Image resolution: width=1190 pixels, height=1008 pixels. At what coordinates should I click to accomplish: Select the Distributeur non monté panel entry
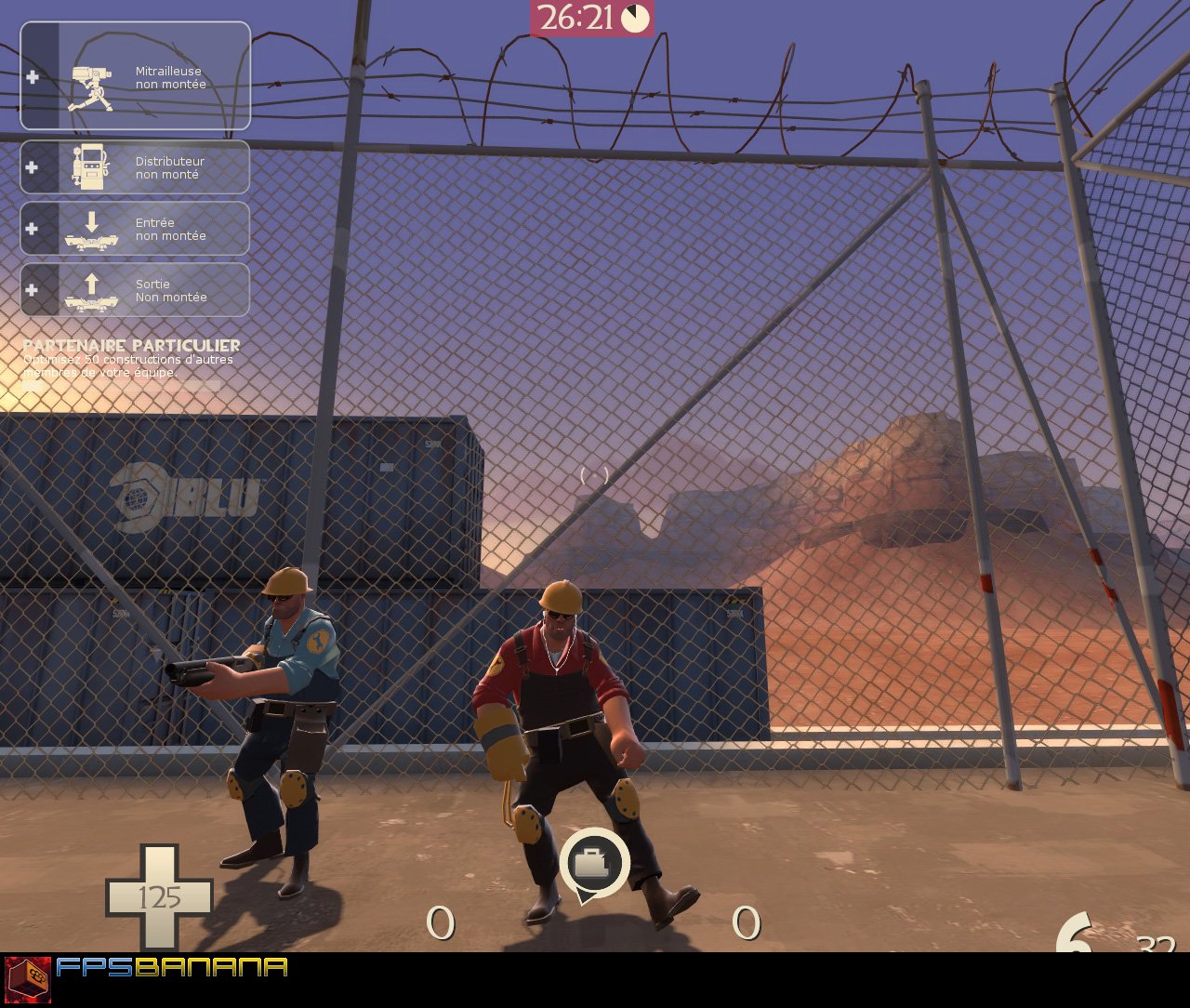click(x=139, y=167)
